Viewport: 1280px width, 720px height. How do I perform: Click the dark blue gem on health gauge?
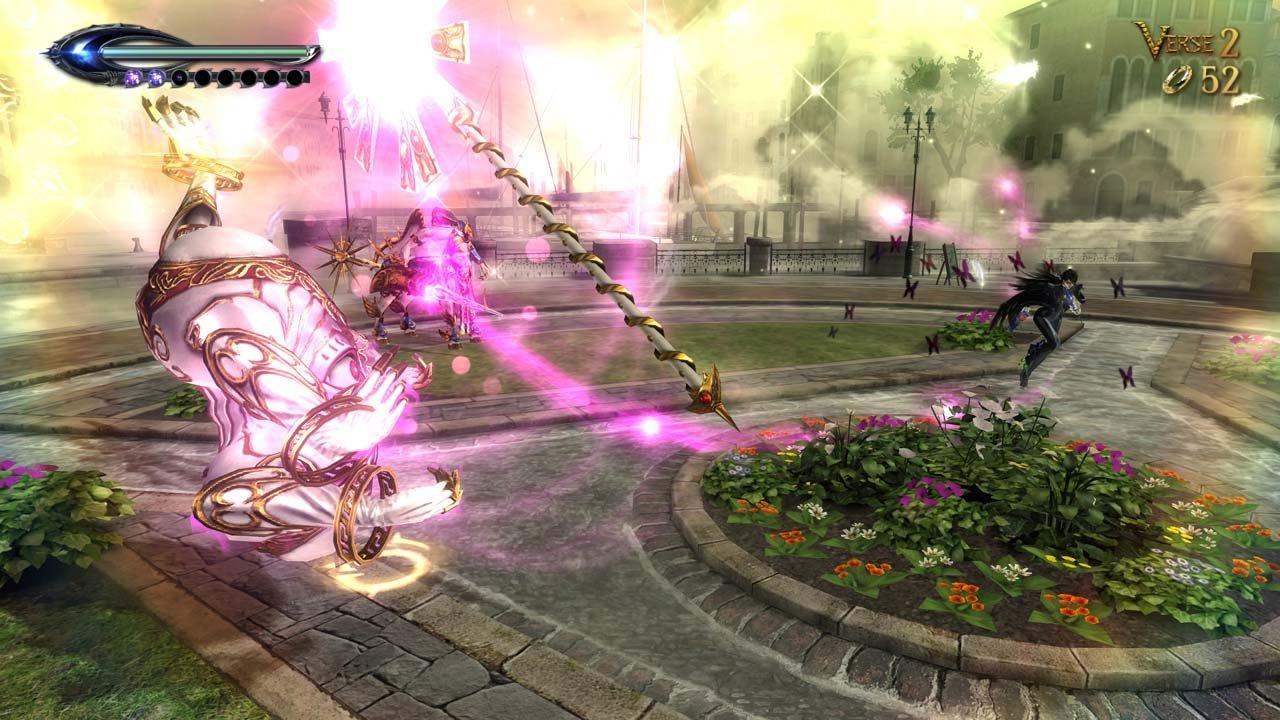coord(78,52)
